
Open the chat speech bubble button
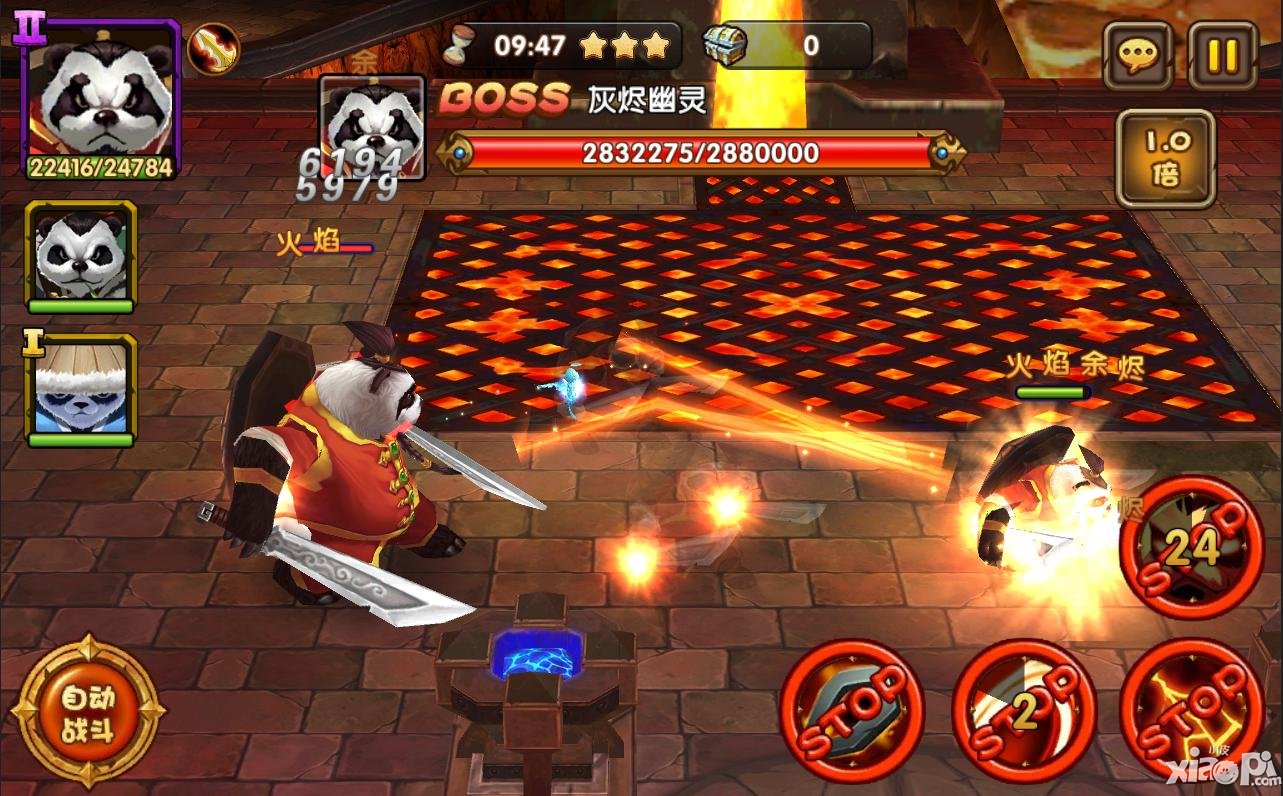tap(1137, 55)
